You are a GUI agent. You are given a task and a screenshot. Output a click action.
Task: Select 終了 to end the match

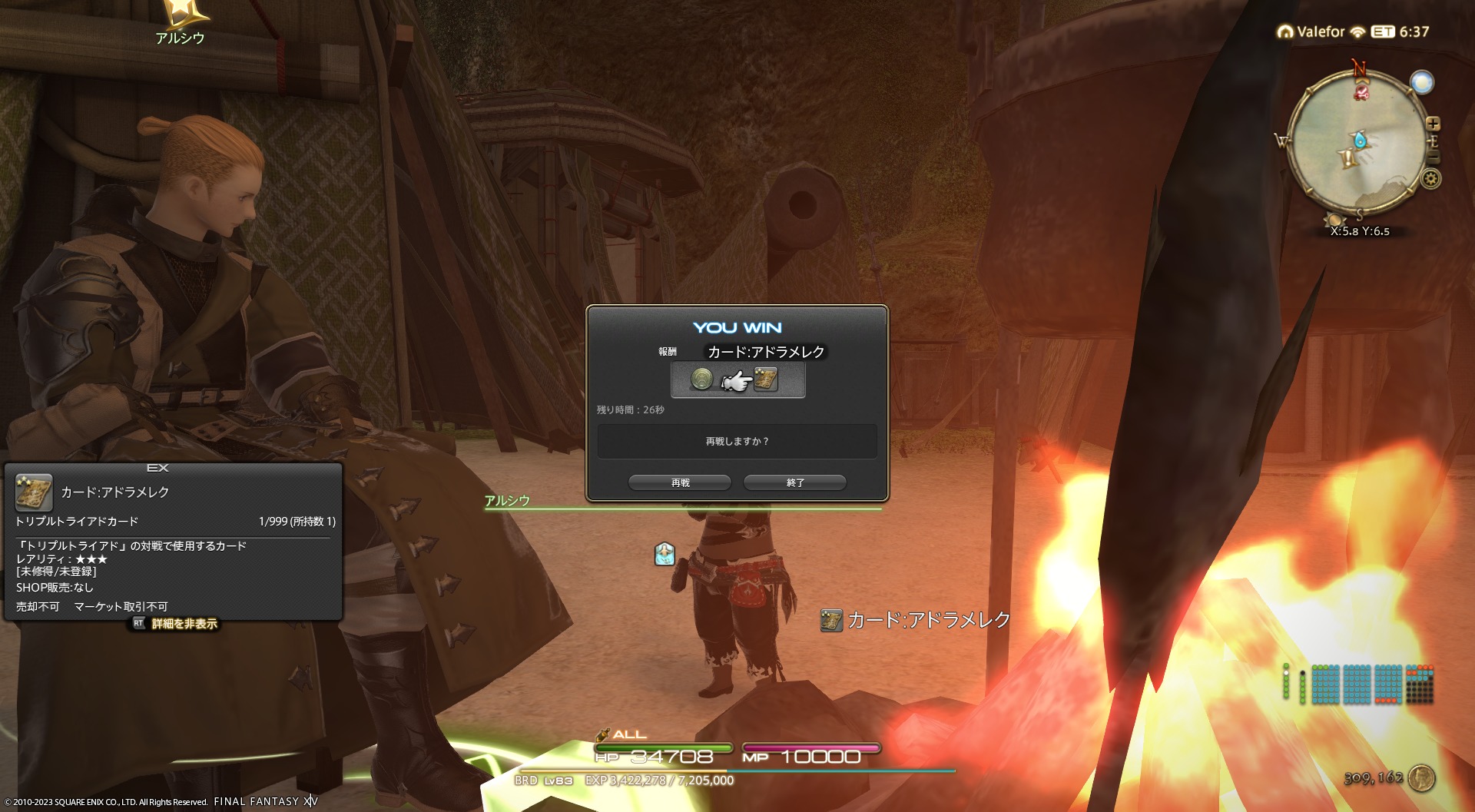(795, 482)
